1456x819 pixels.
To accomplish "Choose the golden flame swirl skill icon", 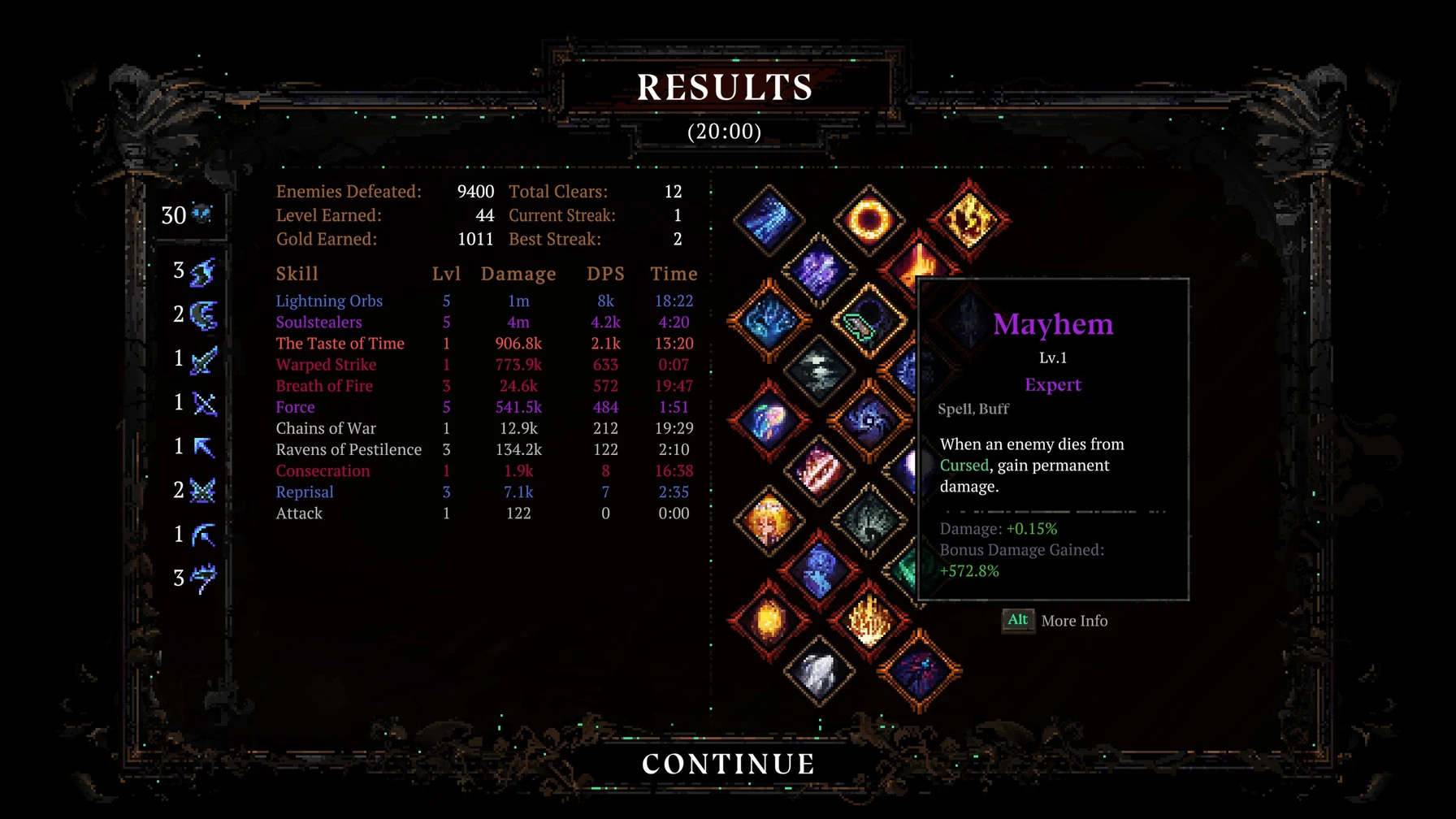I will 969,219.
